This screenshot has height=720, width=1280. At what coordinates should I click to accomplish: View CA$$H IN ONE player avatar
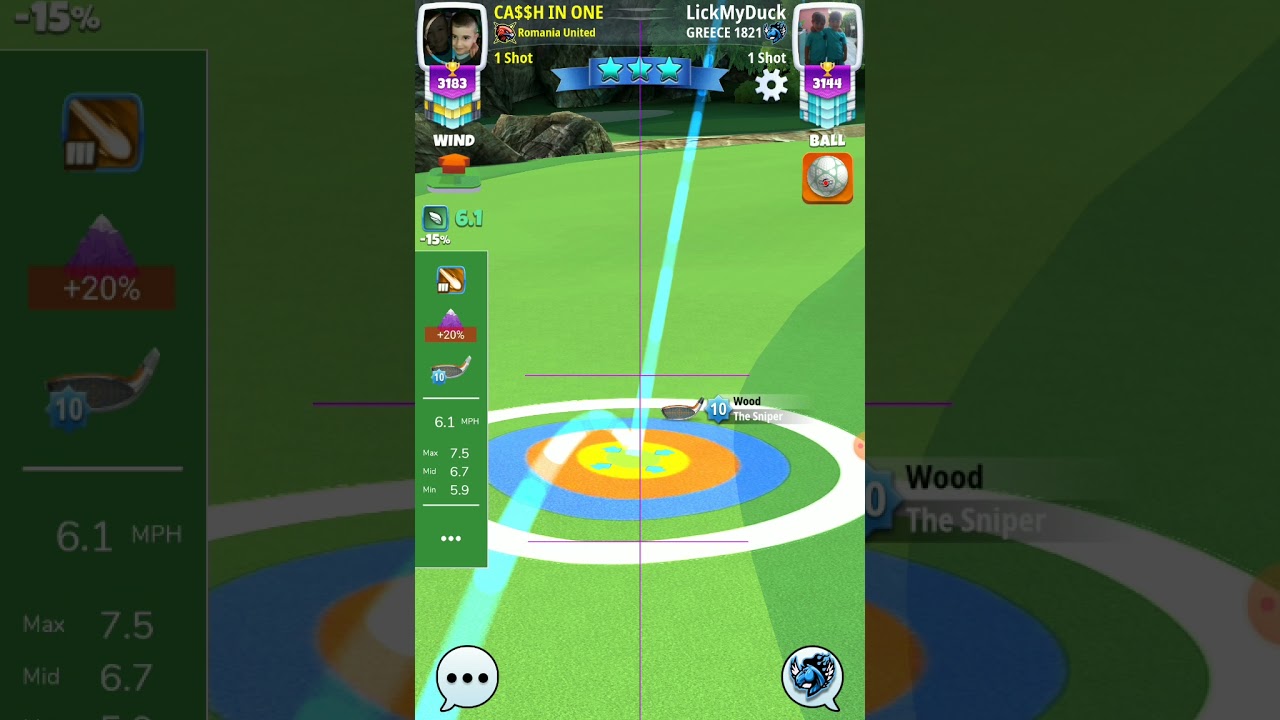[452, 37]
